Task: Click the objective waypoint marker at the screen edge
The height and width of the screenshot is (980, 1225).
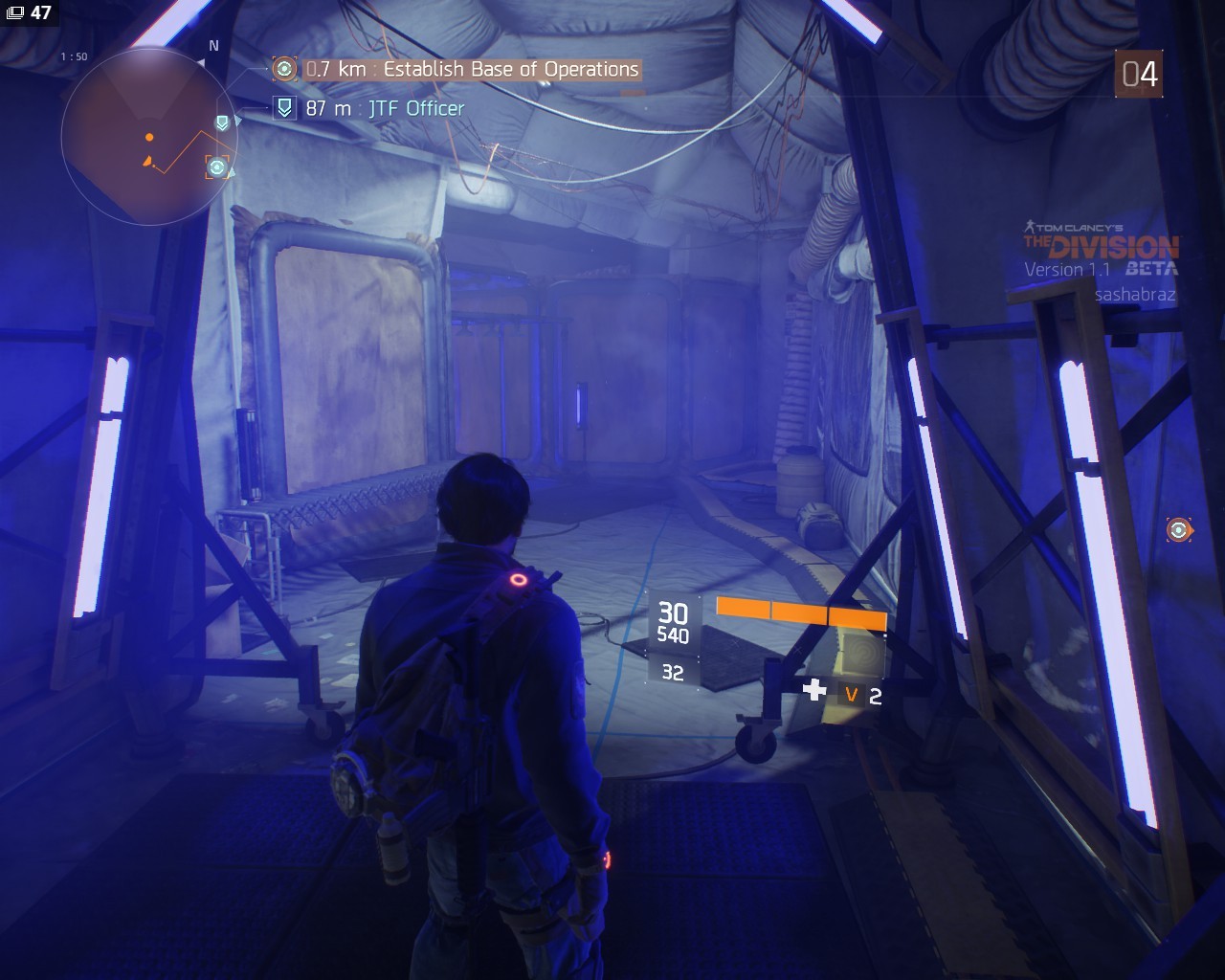Action: [x=1178, y=529]
